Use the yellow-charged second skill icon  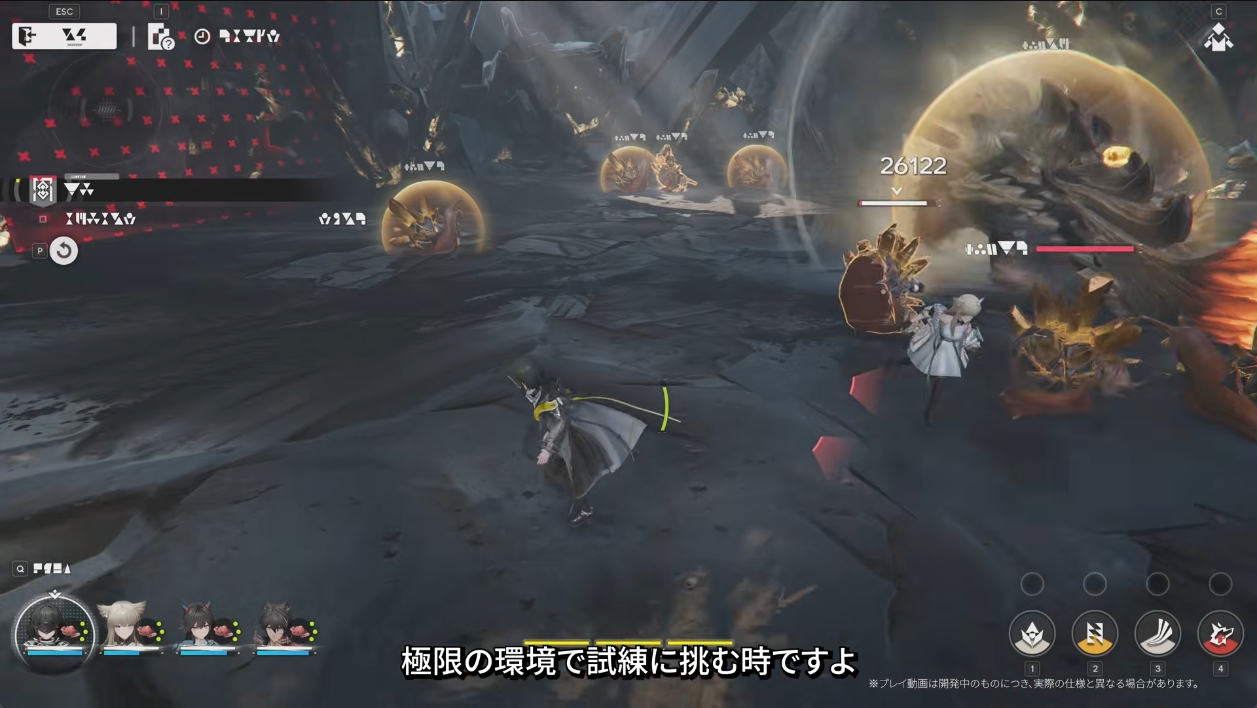[x=1095, y=633]
